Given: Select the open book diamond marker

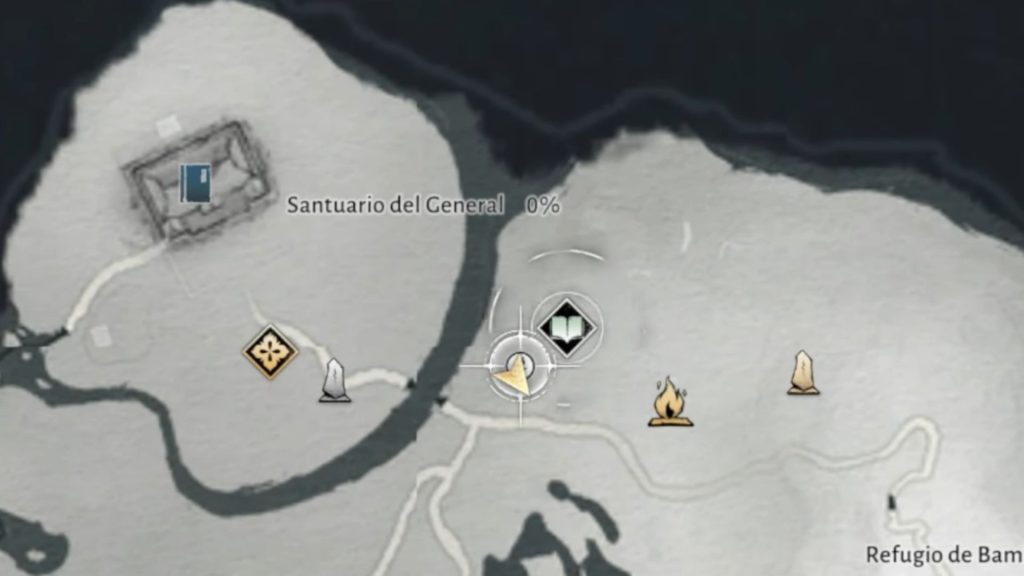Looking at the screenshot, I should [565, 324].
